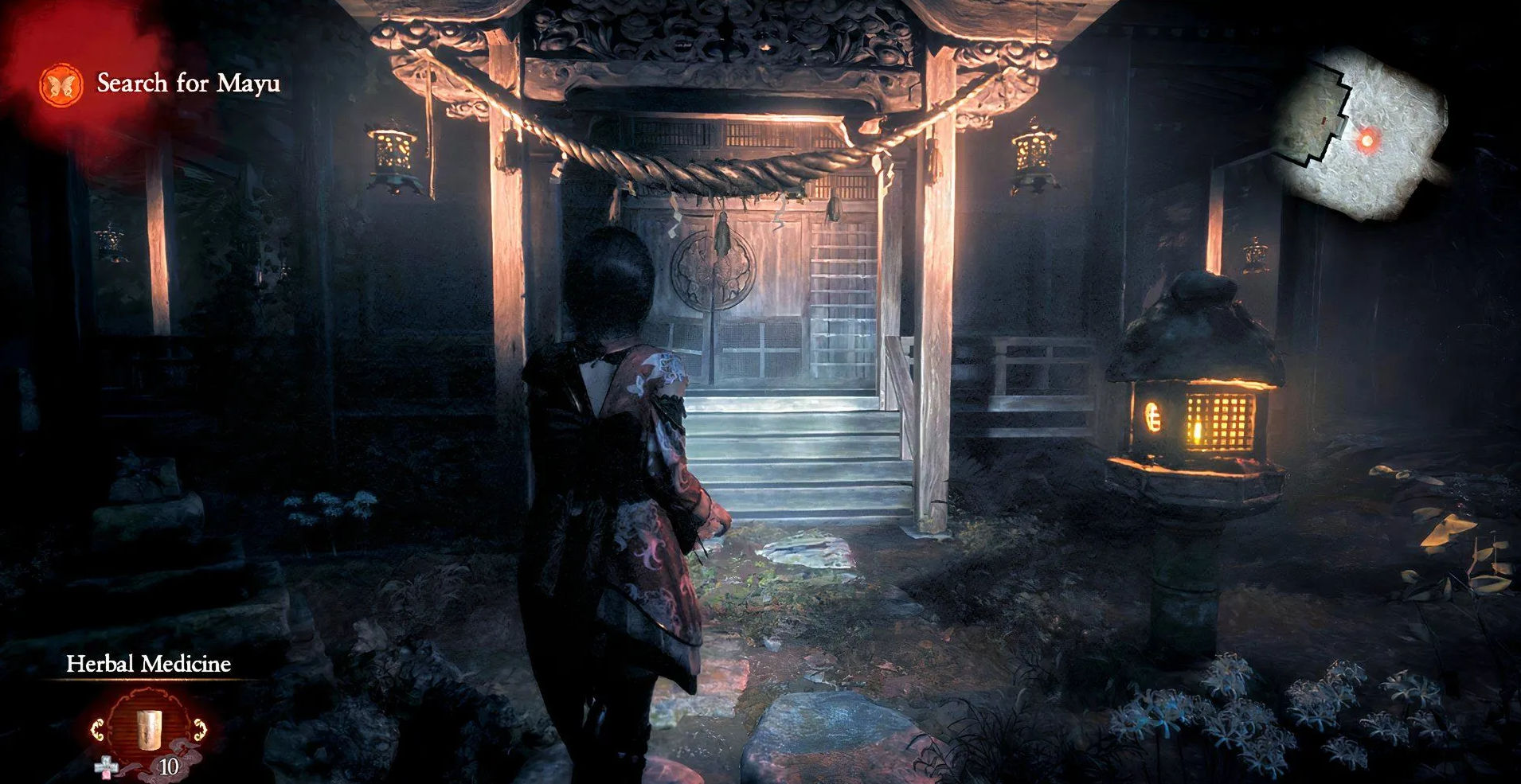Open the parchment minimap
Image resolution: width=1521 pixels, height=784 pixels.
[x=1360, y=132]
